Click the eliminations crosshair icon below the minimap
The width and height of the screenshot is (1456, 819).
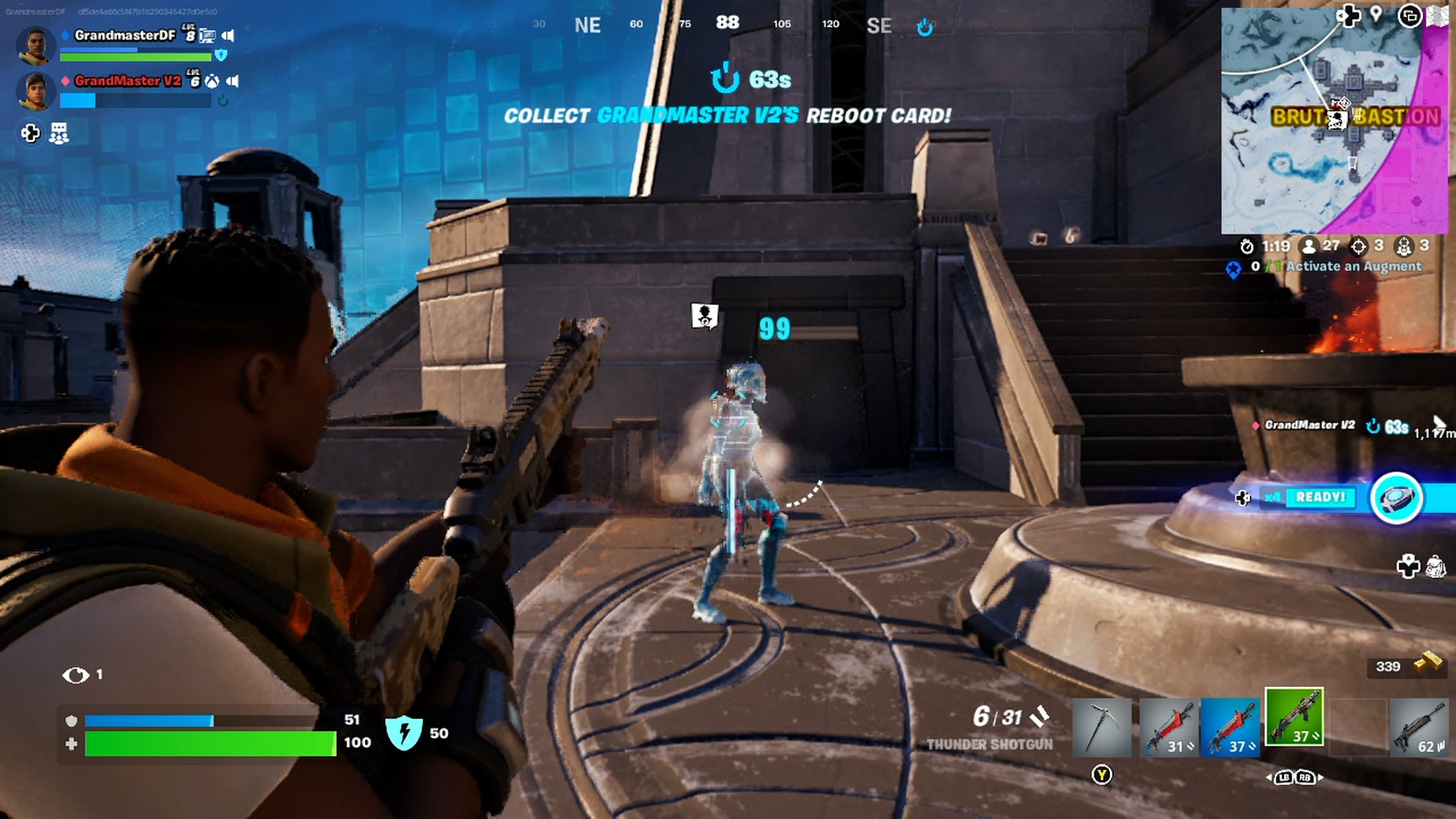[x=1358, y=247]
